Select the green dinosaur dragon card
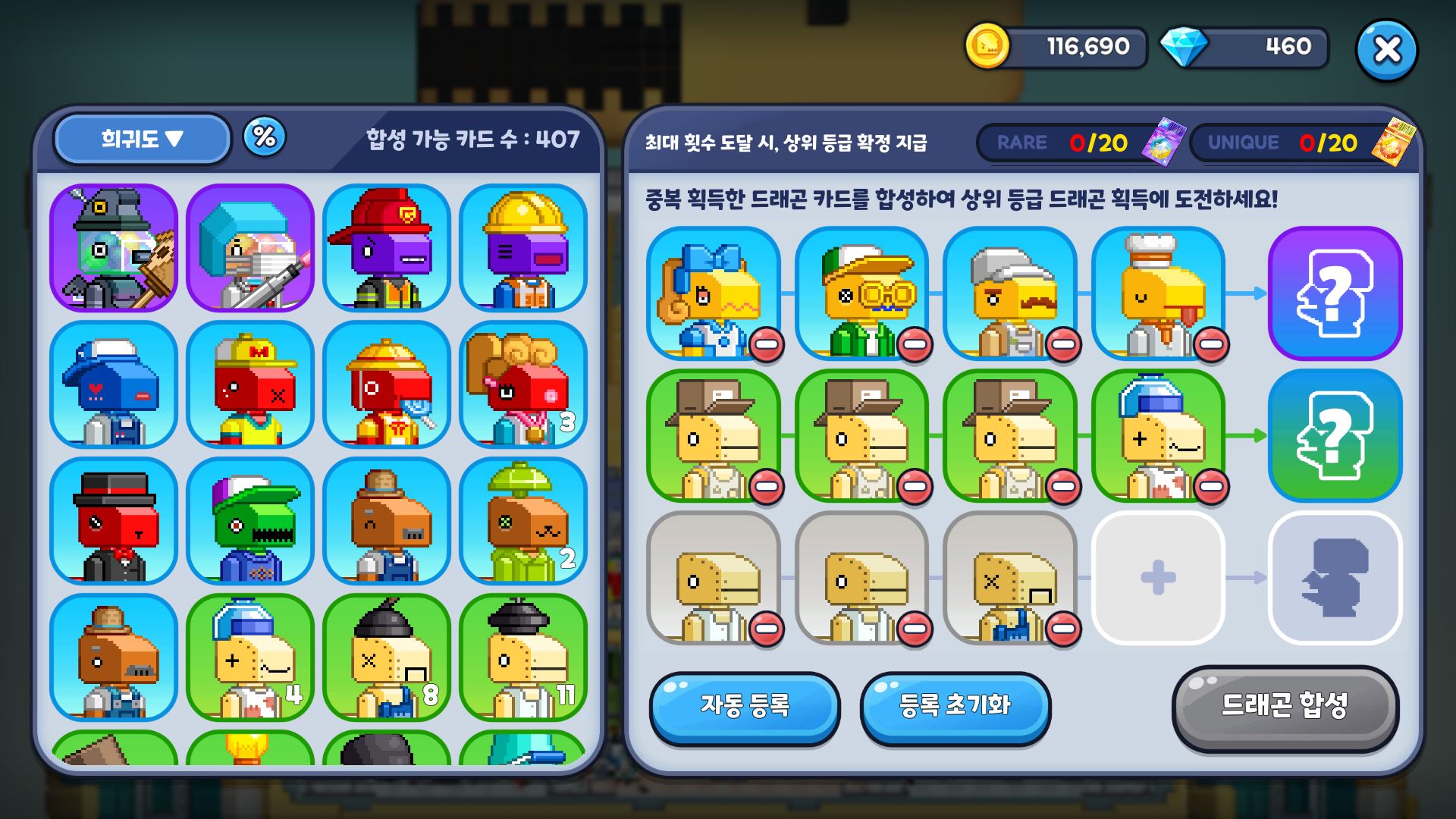1456x819 pixels. point(248,522)
